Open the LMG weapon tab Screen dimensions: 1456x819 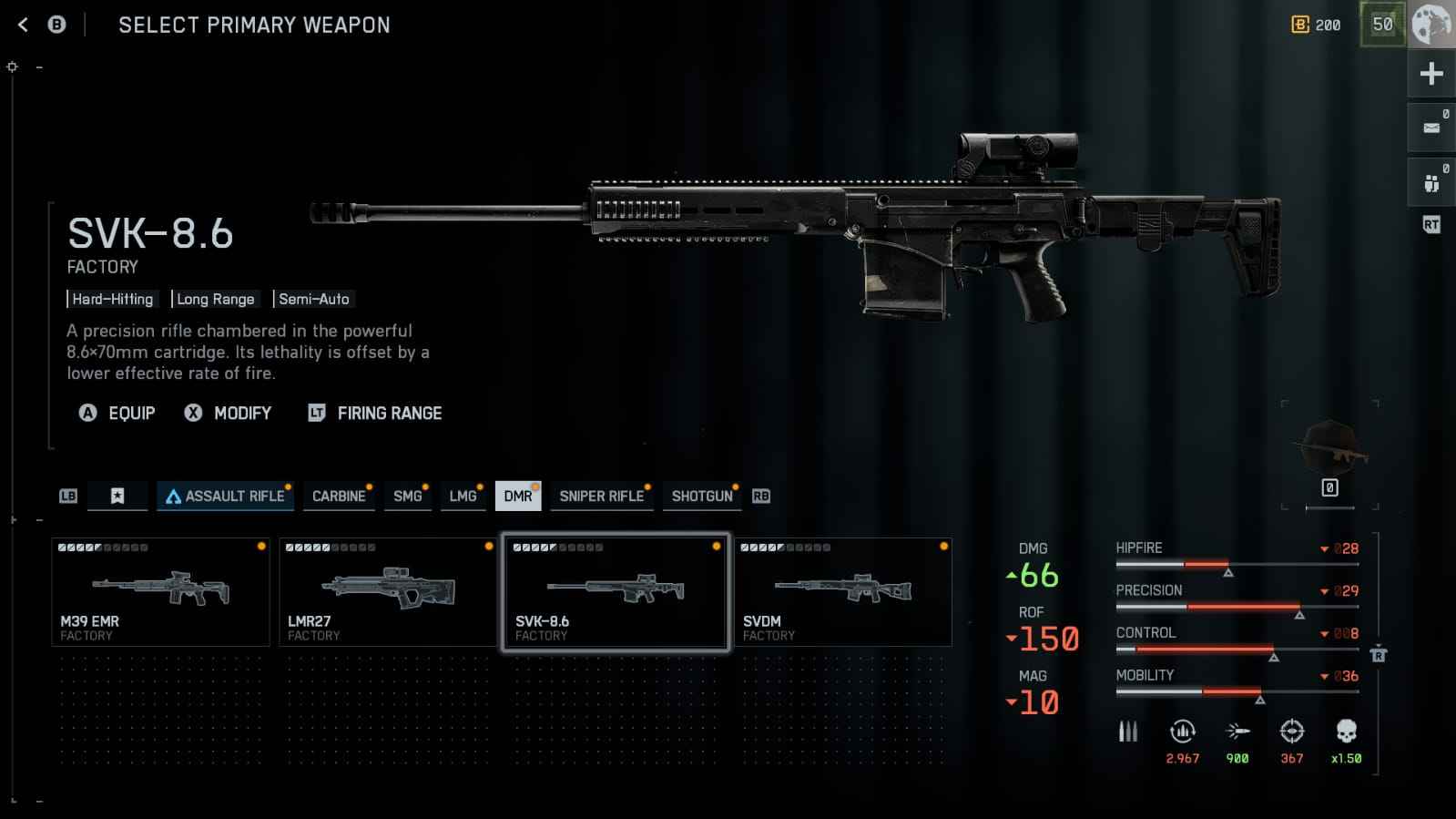click(463, 497)
